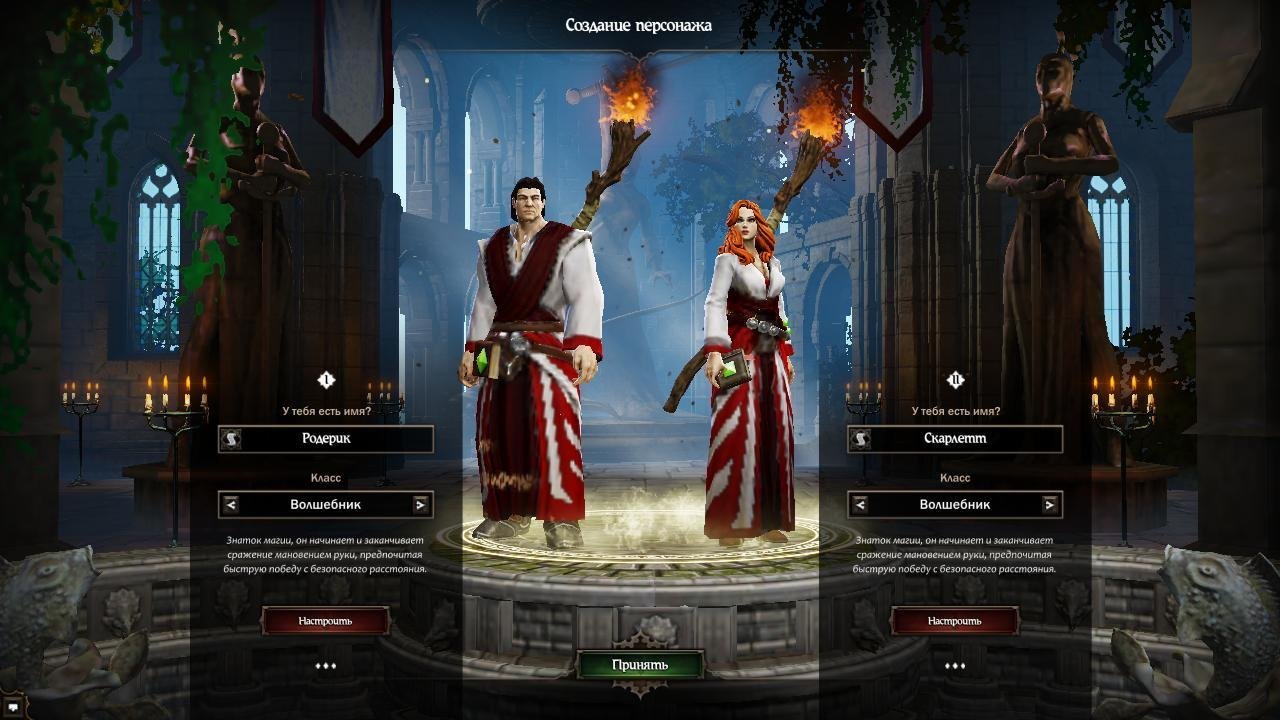The image size is (1280, 720).
Task: Switch Скарлетт to the previous class
Action: tap(860, 505)
